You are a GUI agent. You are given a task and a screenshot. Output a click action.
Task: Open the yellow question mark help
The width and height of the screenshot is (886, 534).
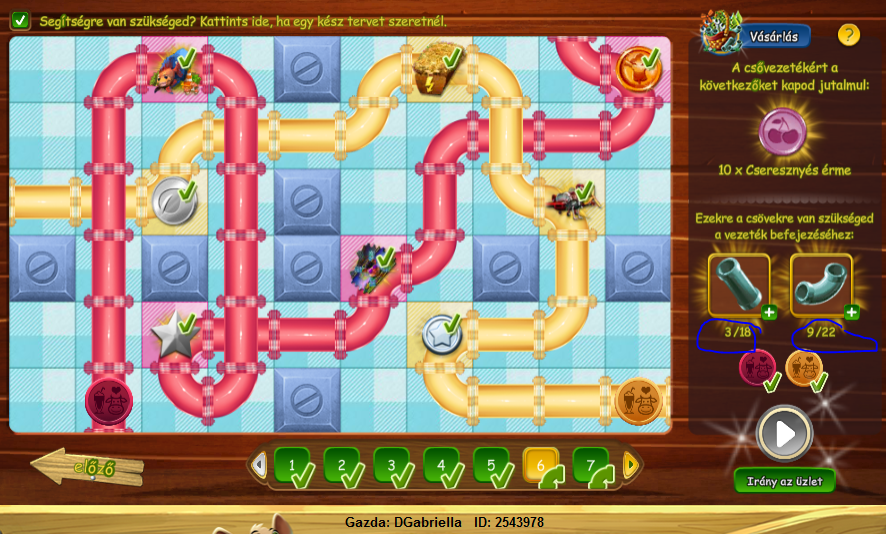[x=848, y=35]
